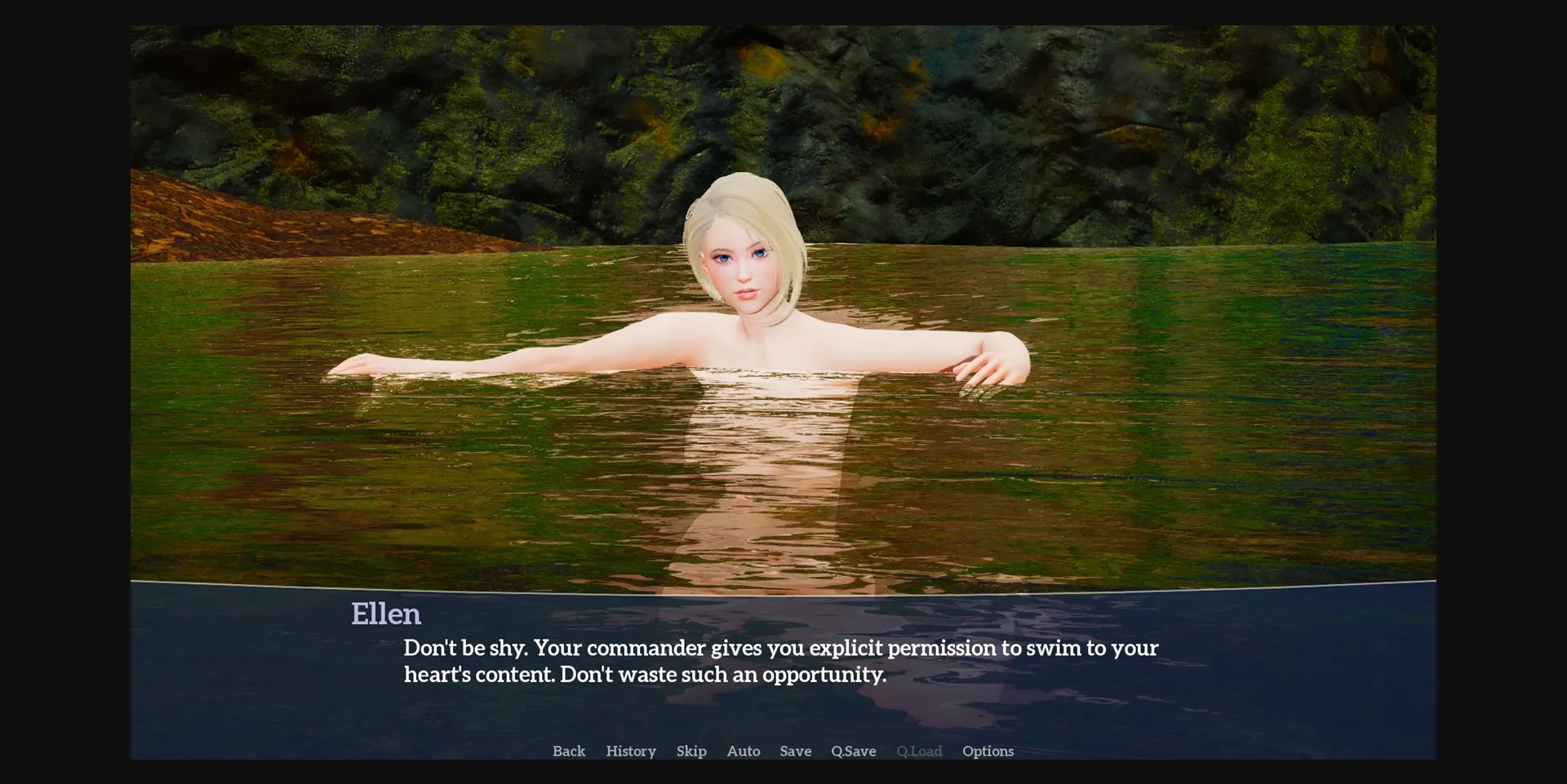Select History in the quick menu bar

630,751
